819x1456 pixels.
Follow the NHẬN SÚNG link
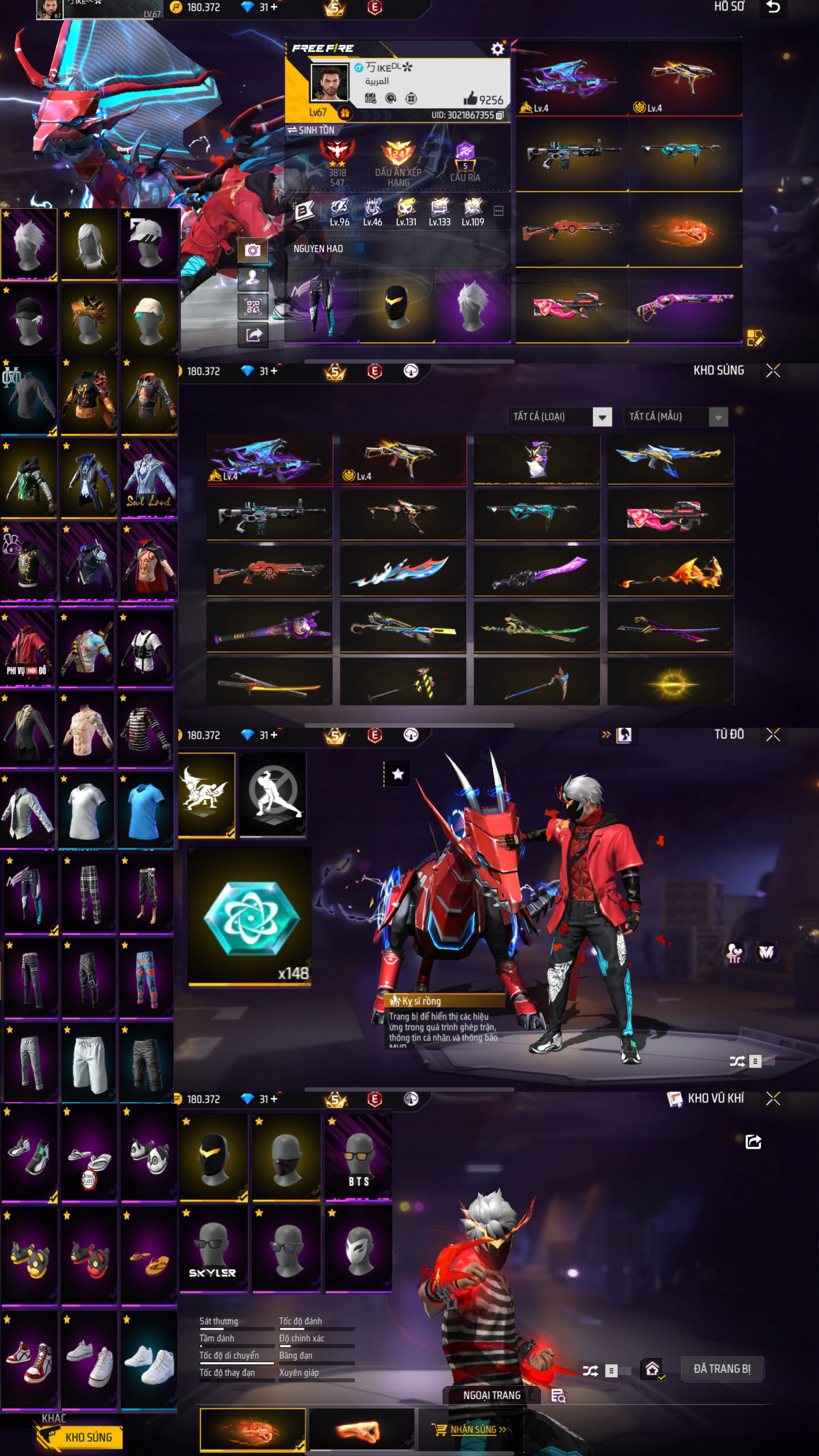coord(477,1430)
